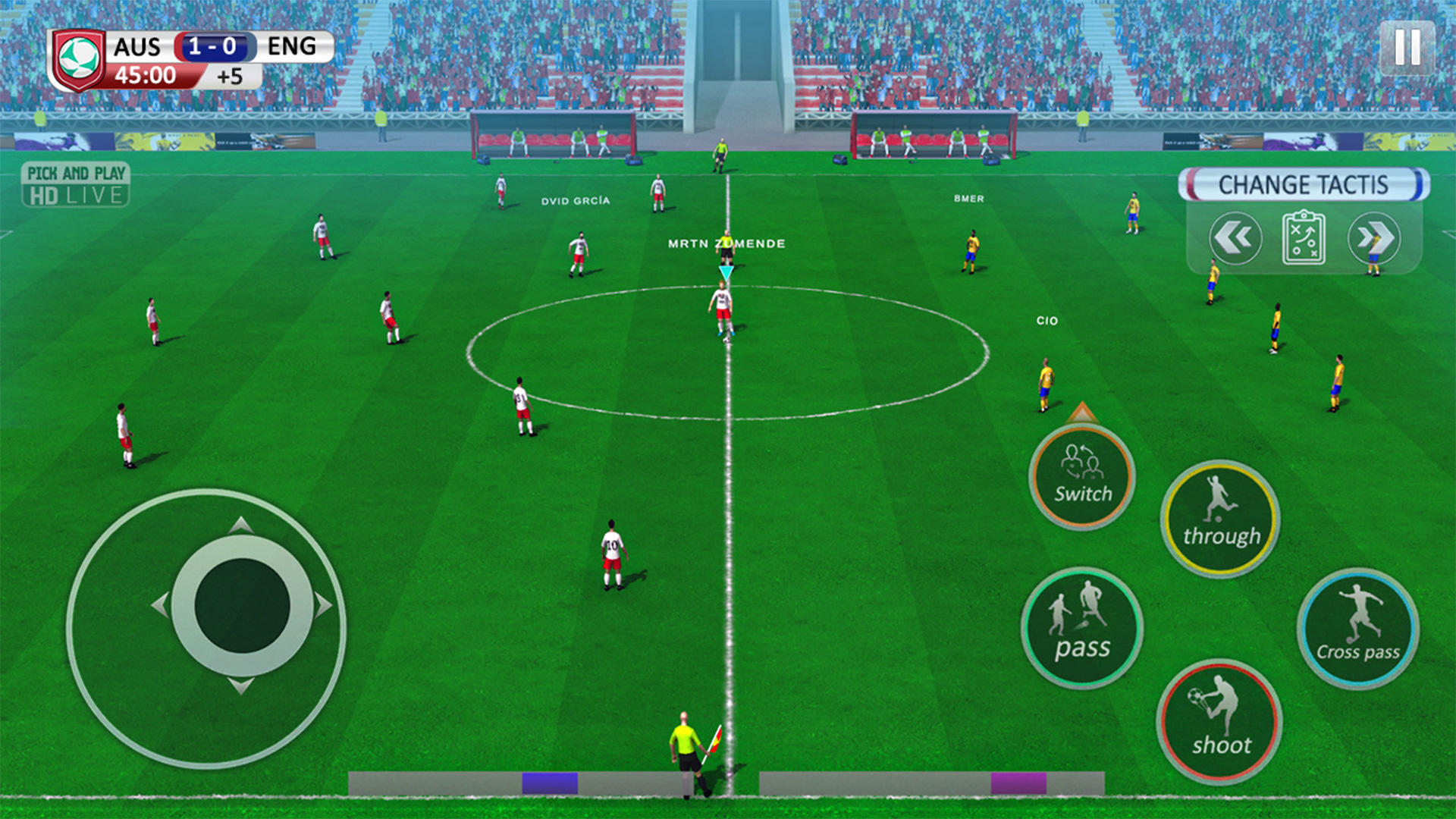Click the 1 - 0 score display

213,47
